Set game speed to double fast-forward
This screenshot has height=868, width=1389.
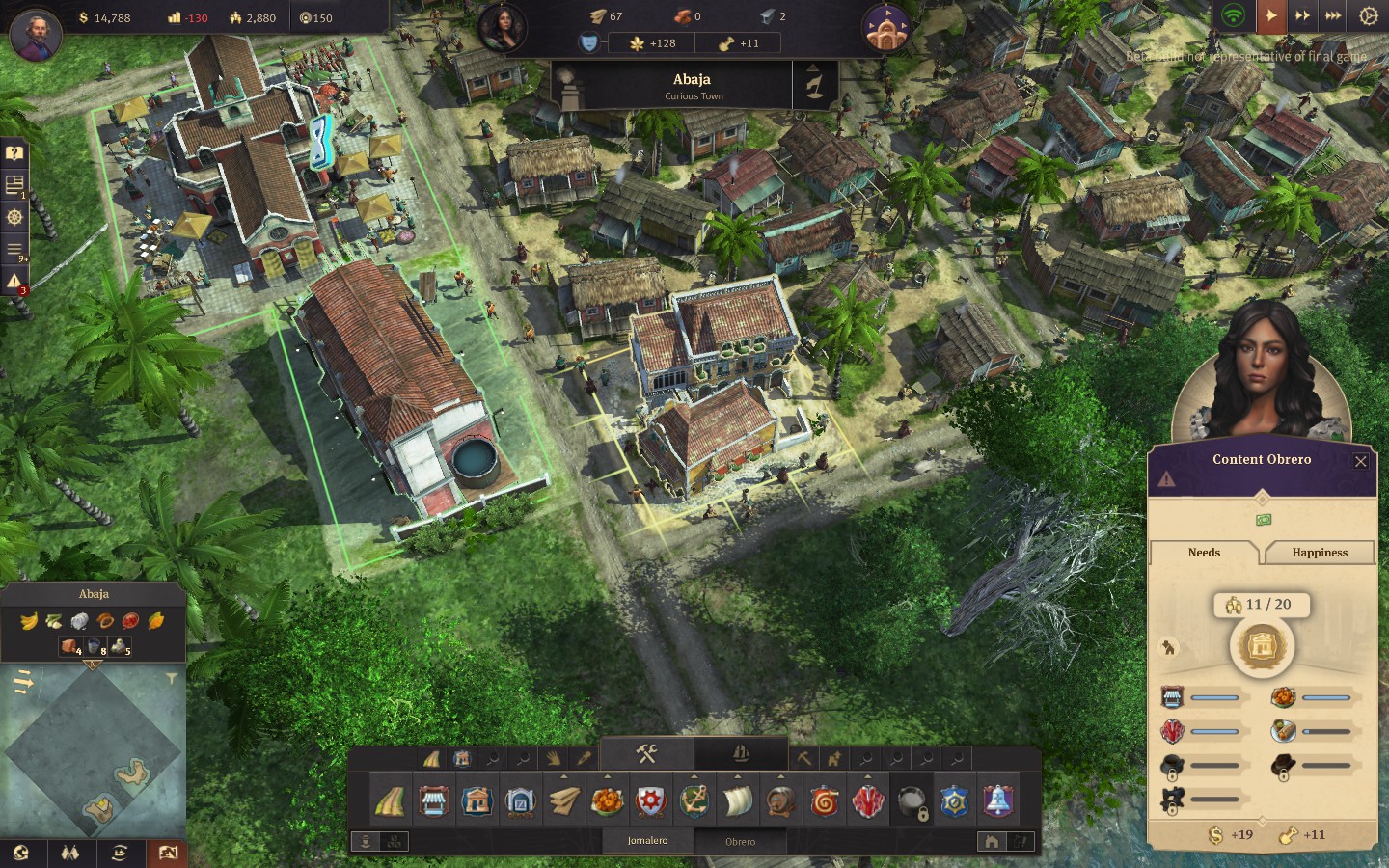coord(1302,16)
